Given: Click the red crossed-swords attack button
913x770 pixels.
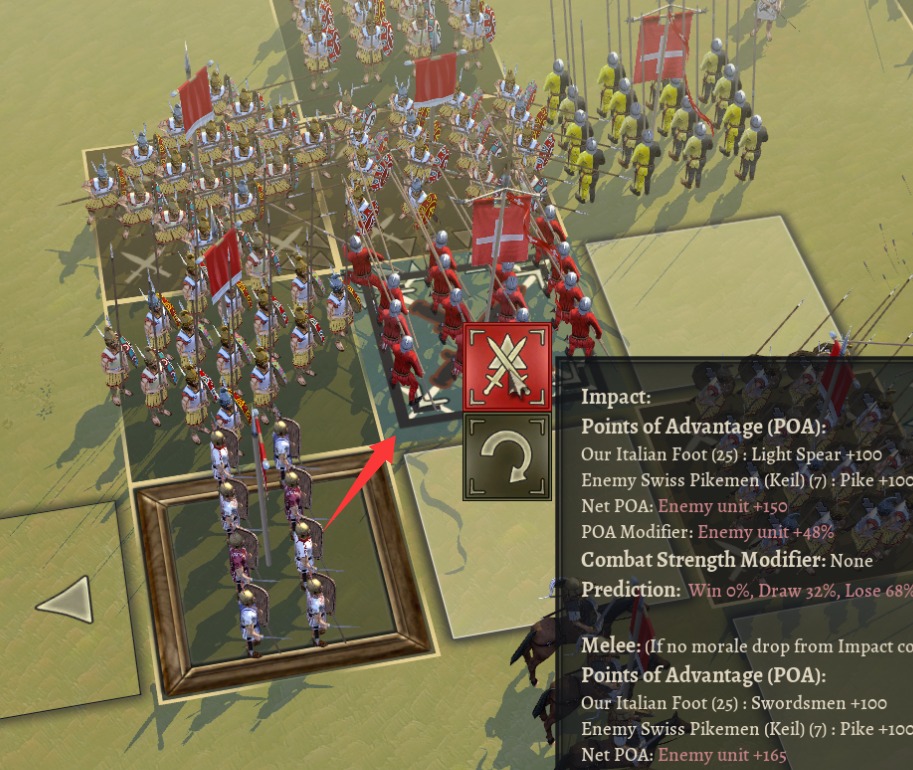Looking at the screenshot, I should pos(507,366).
